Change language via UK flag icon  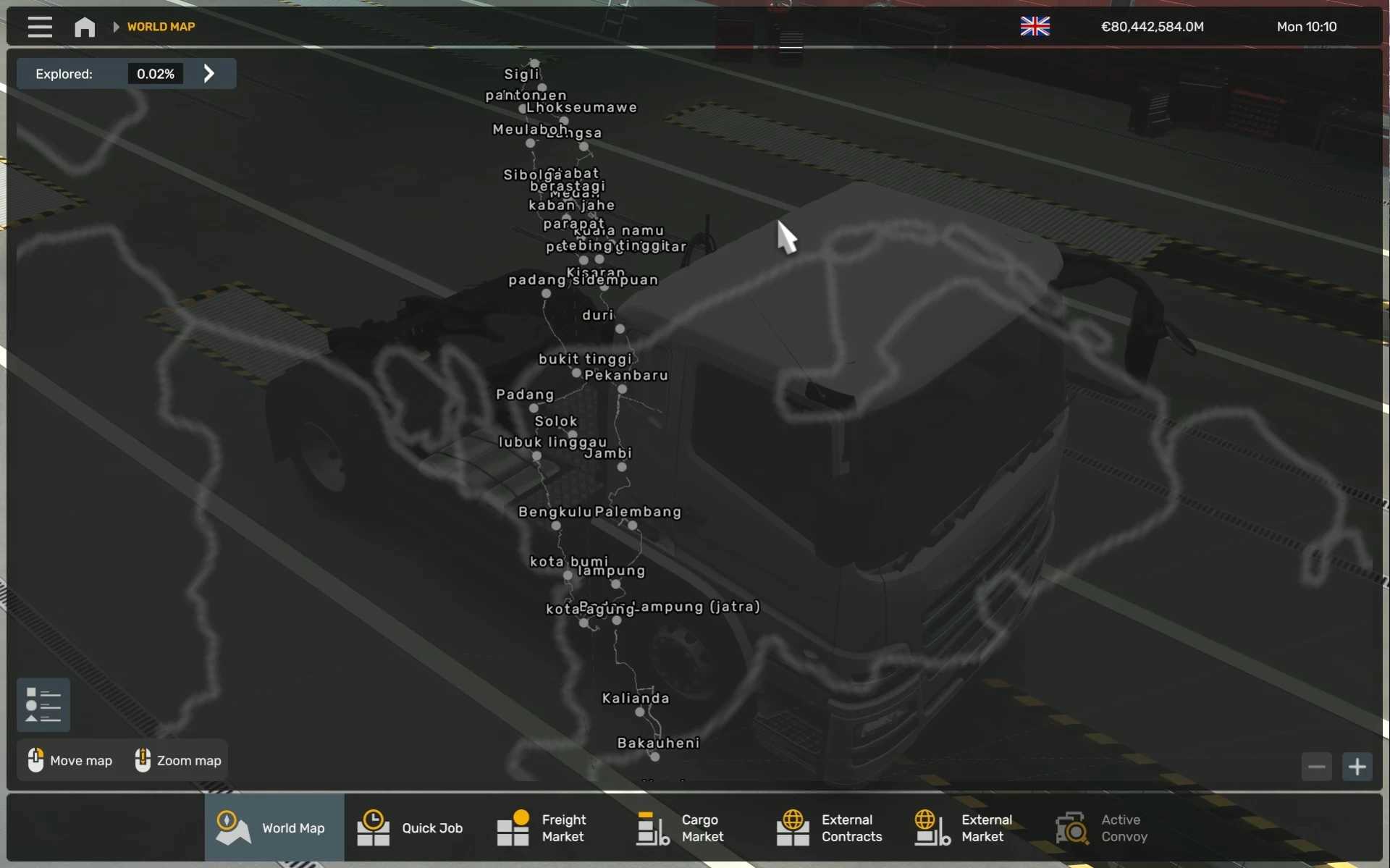tap(1035, 27)
